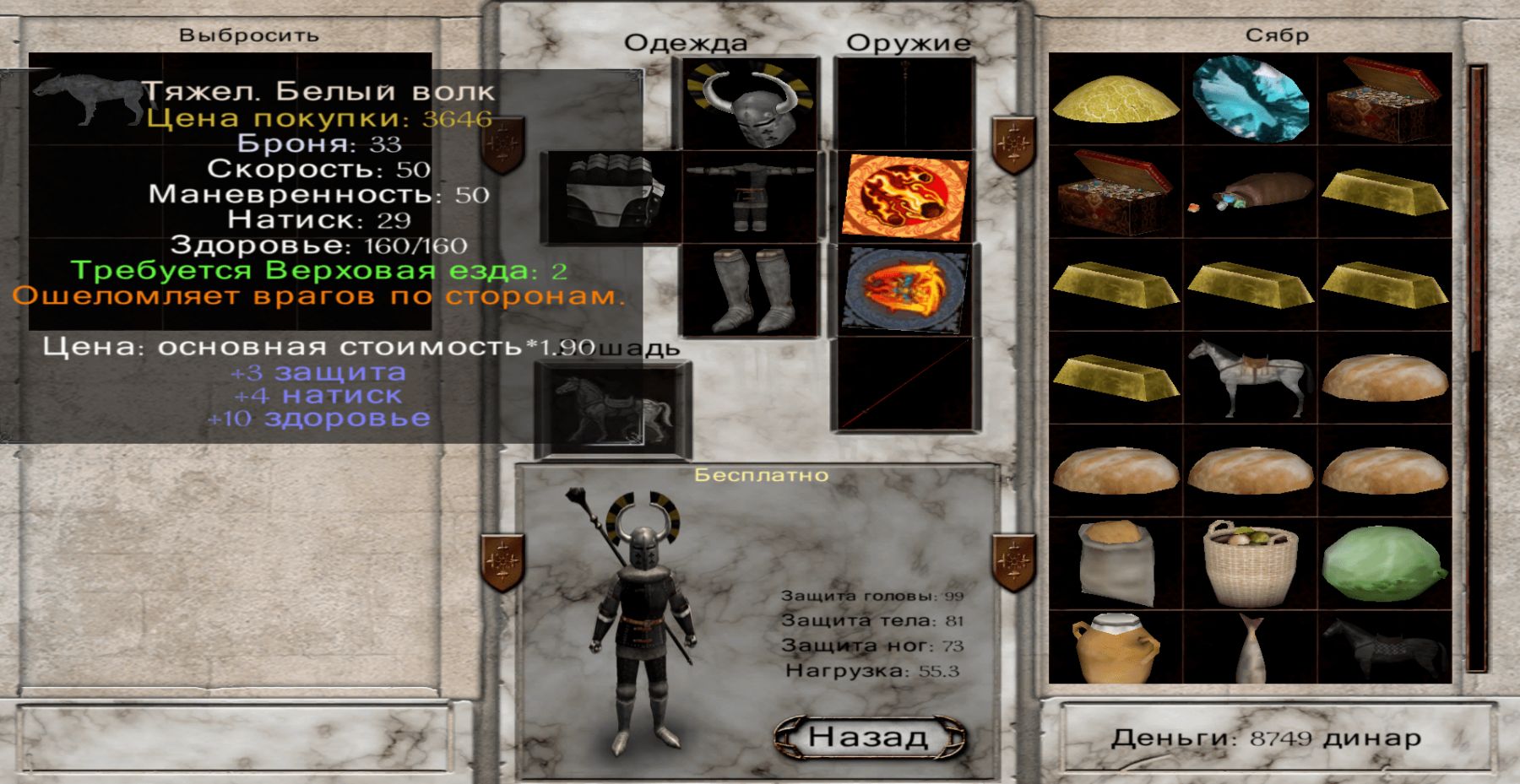Pick the yellow powder pile item
The width and height of the screenshot is (1520, 784).
[x=1116, y=100]
